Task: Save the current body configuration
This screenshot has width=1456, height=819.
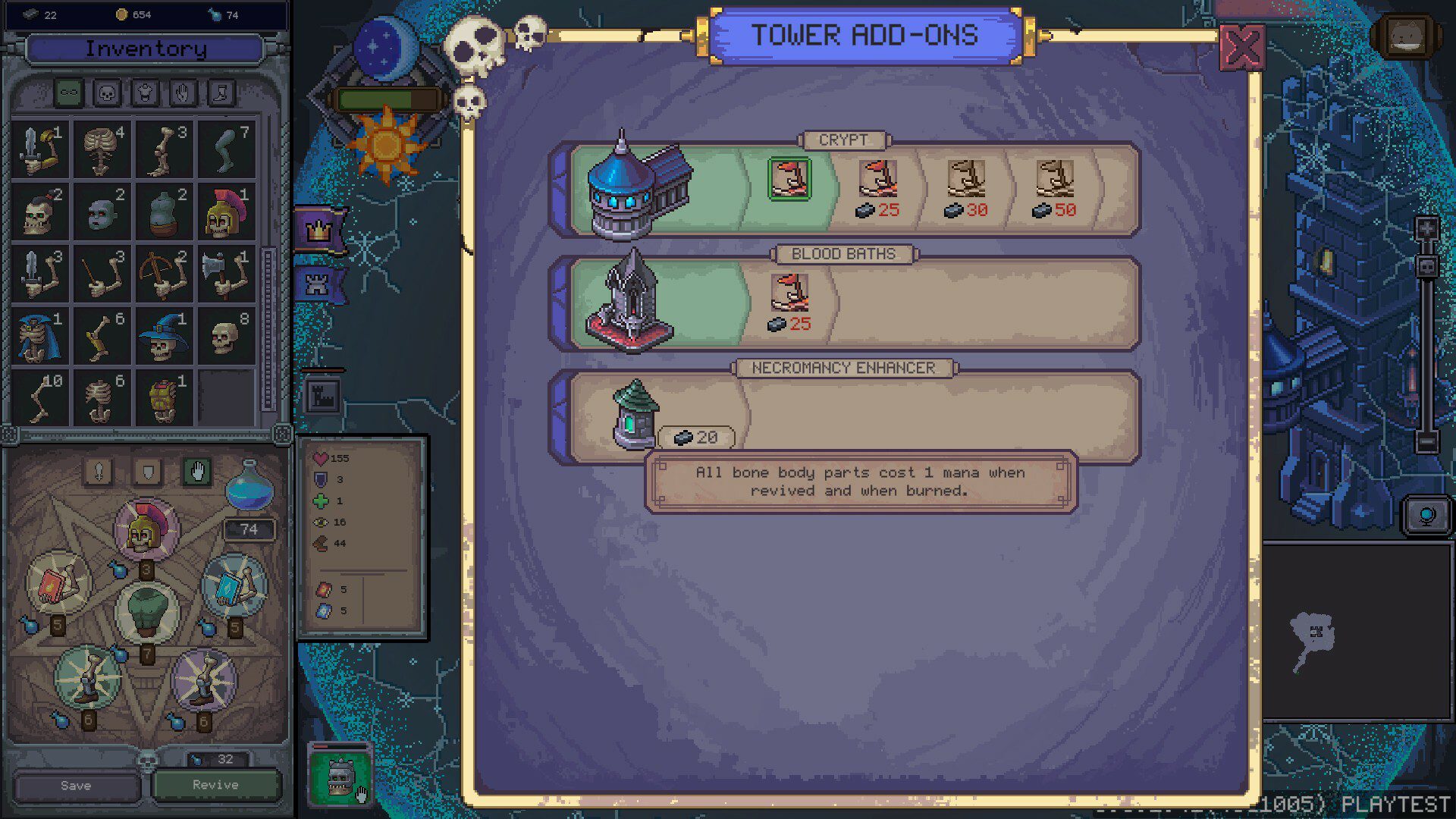Action: pyautogui.click(x=76, y=786)
